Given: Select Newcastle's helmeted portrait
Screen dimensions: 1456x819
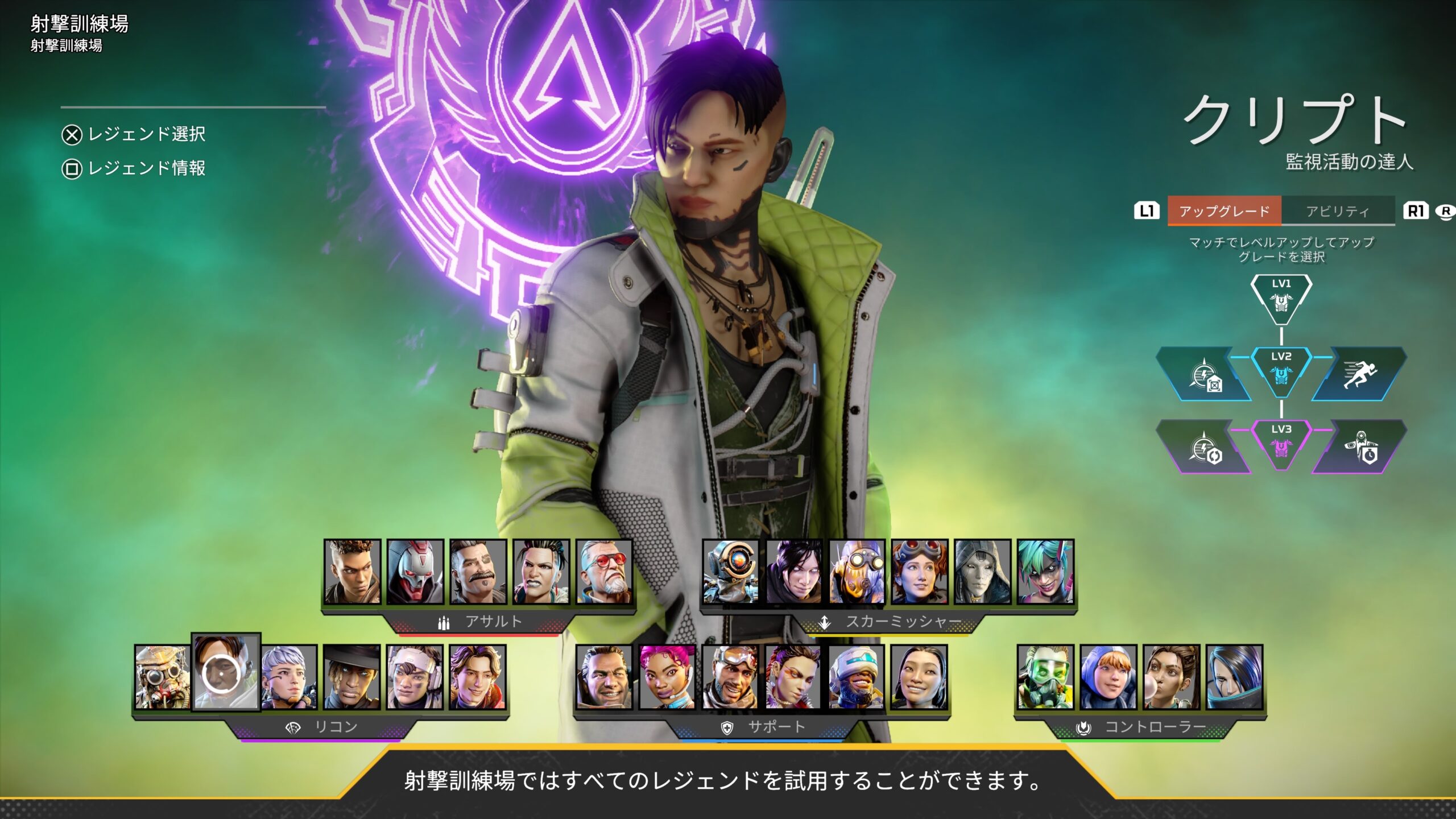Looking at the screenshot, I should (857, 677).
